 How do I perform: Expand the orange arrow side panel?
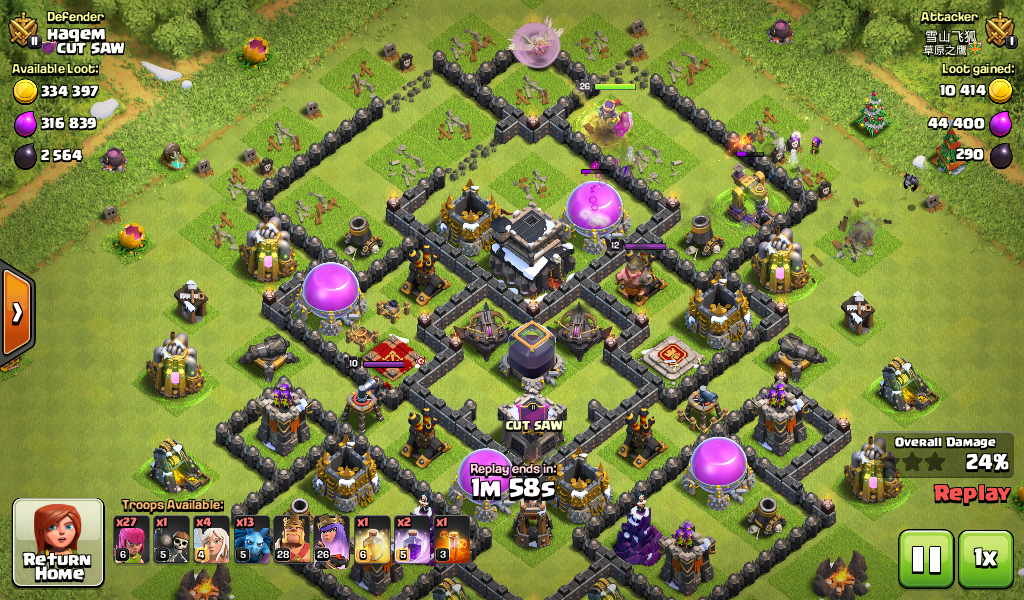coord(16,313)
